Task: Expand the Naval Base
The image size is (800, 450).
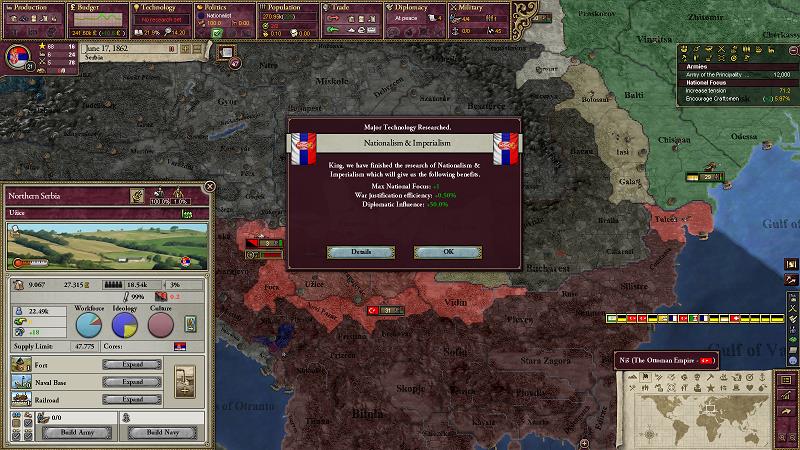Action: coord(129,382)
